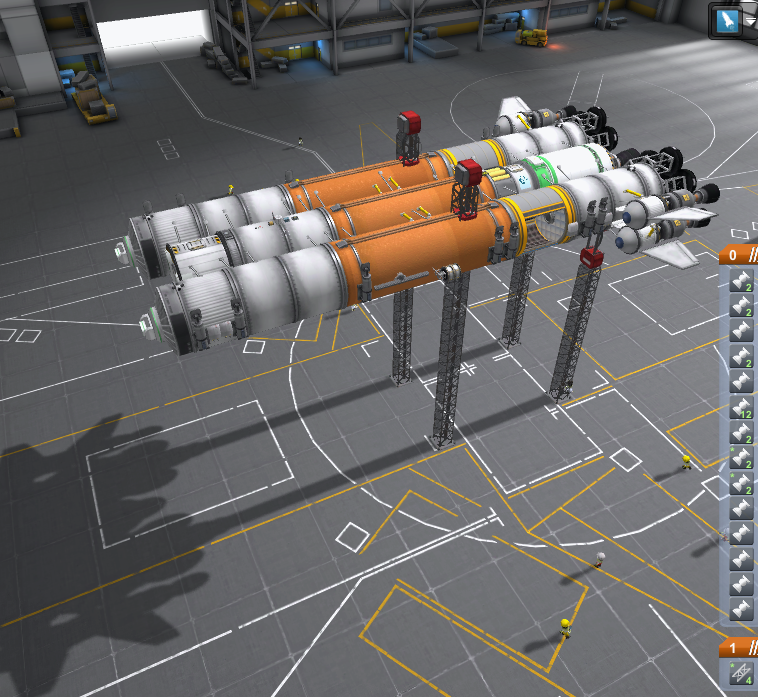Select the stage 1 part icon labeled 4
This screenshot has width=758, height=697.
click(x=742, y=675)
